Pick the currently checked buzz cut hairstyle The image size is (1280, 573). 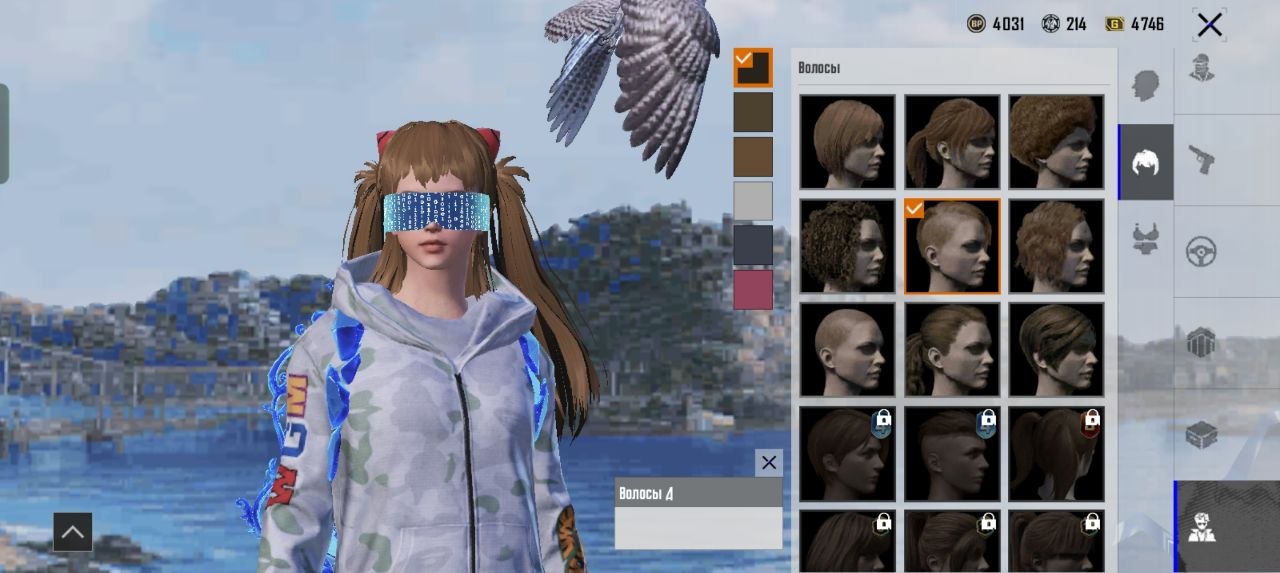tap(952, 246)
